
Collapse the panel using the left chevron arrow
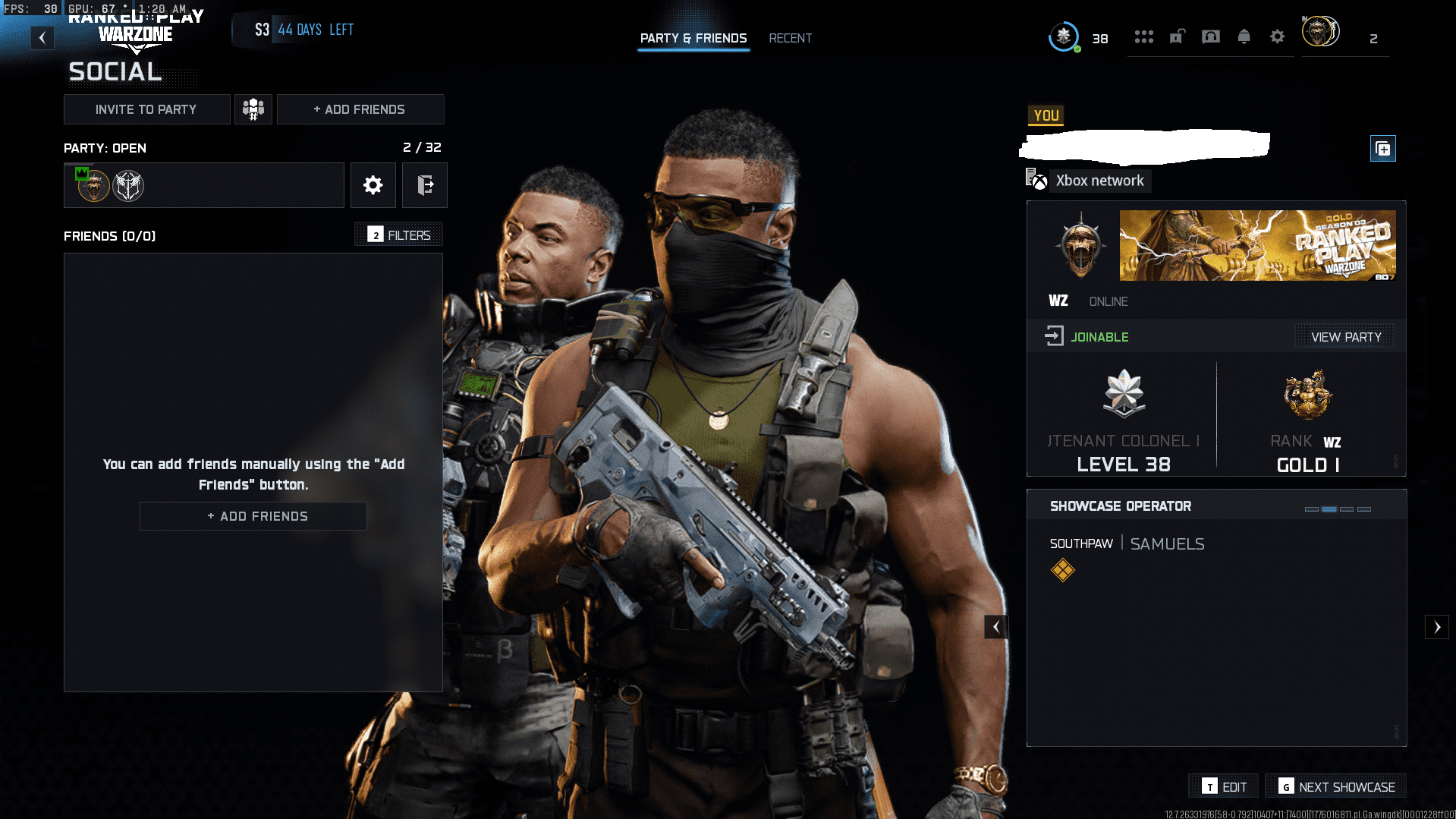(x=996, y=627)
